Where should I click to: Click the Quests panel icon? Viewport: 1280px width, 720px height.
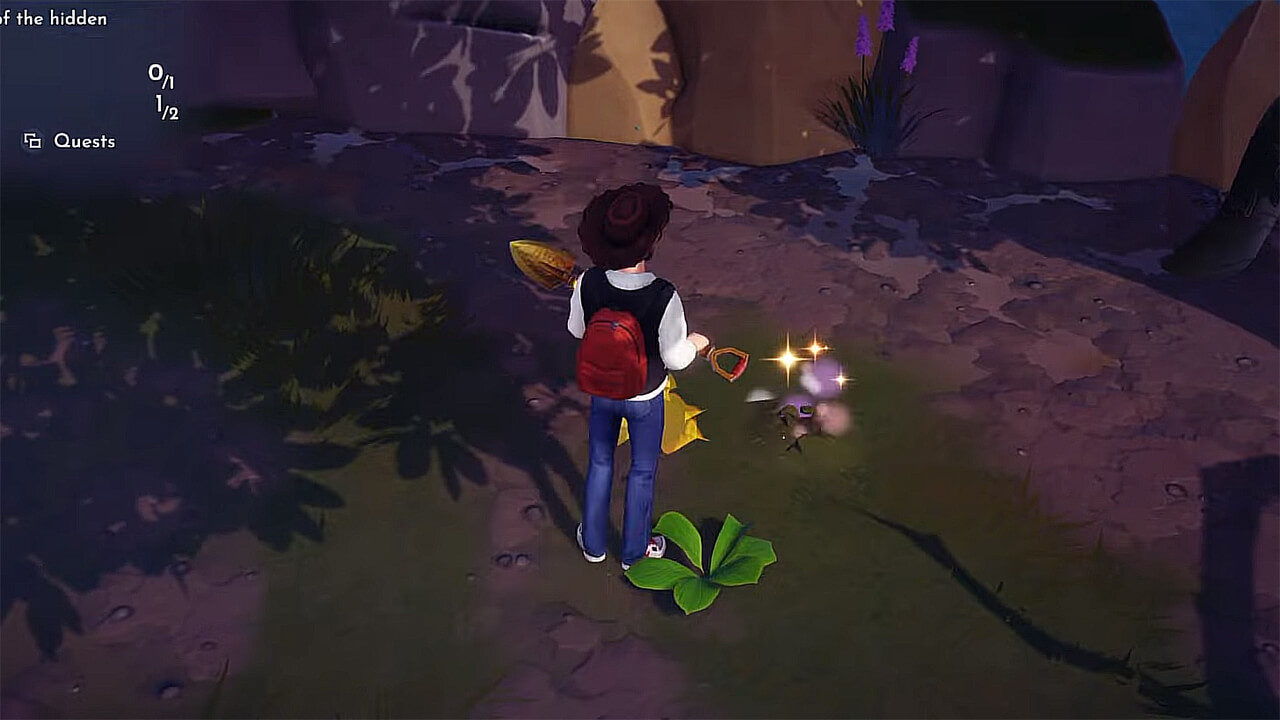point(31,142)
